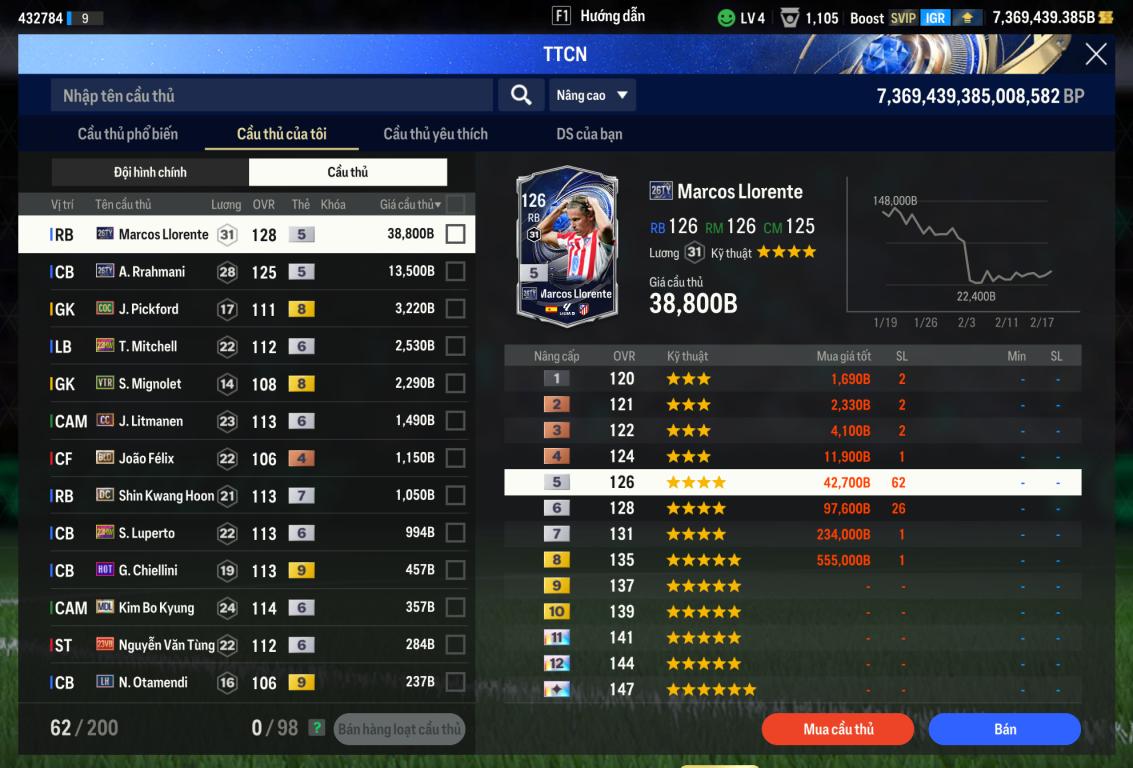Tick the checkbox for Marcos Llorente
The height and width of the screenshot is (768, 1133).
point(455,234)
